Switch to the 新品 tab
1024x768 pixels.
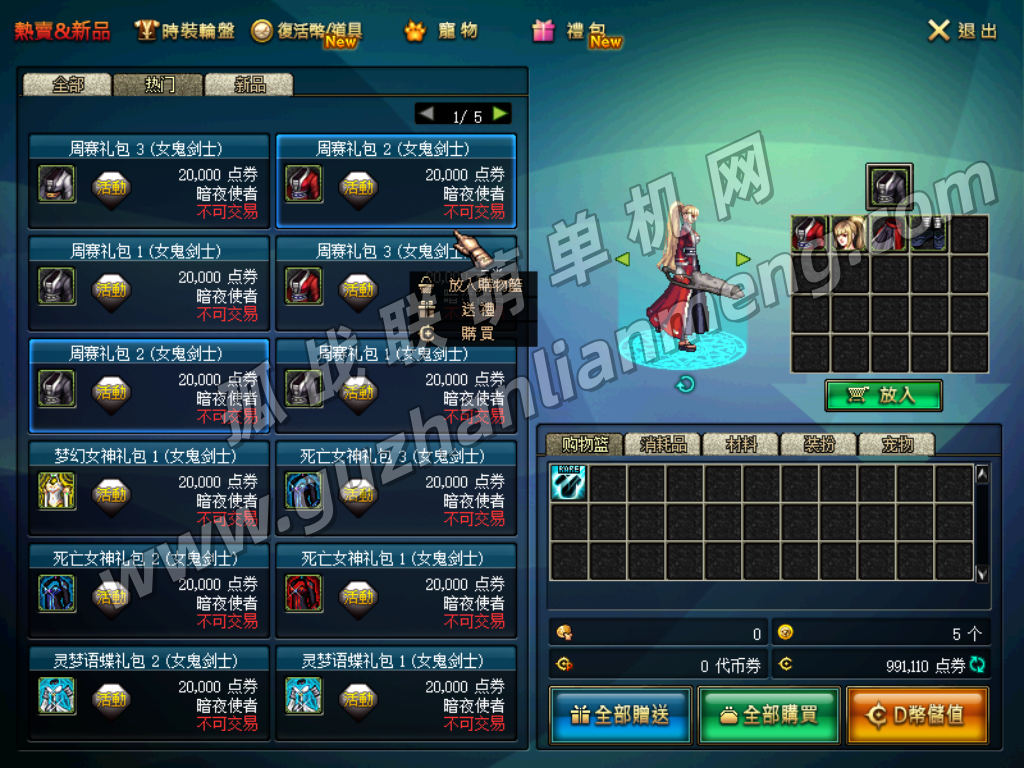pos(249,85)
